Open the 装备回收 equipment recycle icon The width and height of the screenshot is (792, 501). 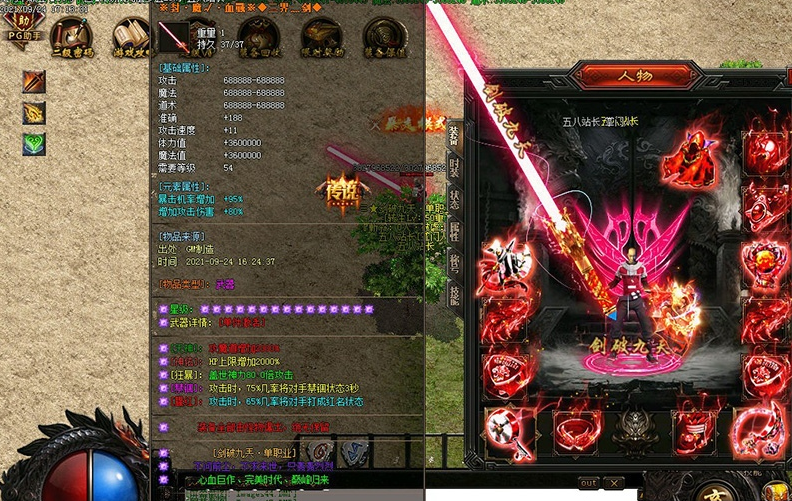[258, 38]
